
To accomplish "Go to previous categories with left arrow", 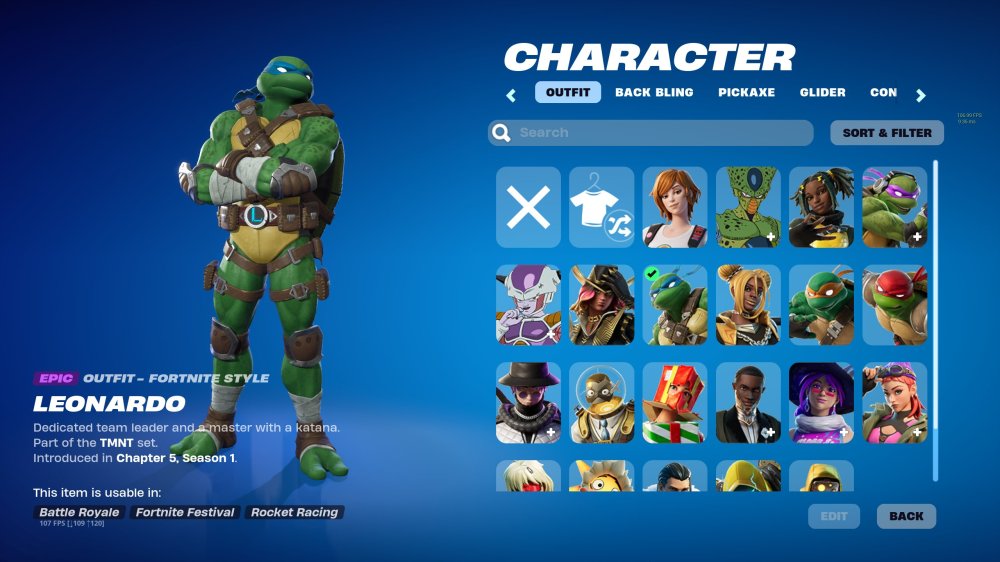I will pos(511,96).
